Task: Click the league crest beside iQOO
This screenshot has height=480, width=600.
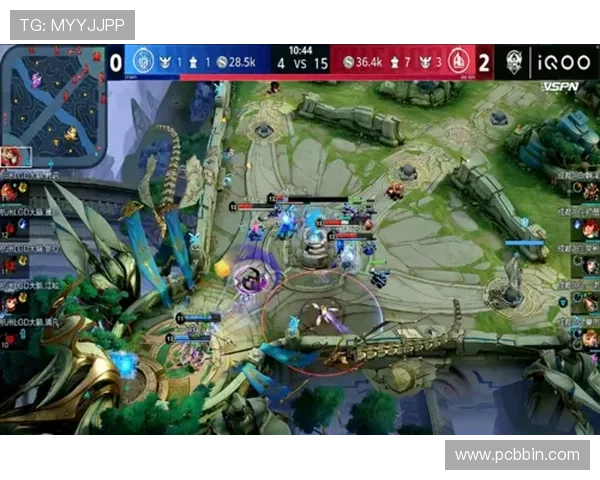Action: [x=515, y=62]
